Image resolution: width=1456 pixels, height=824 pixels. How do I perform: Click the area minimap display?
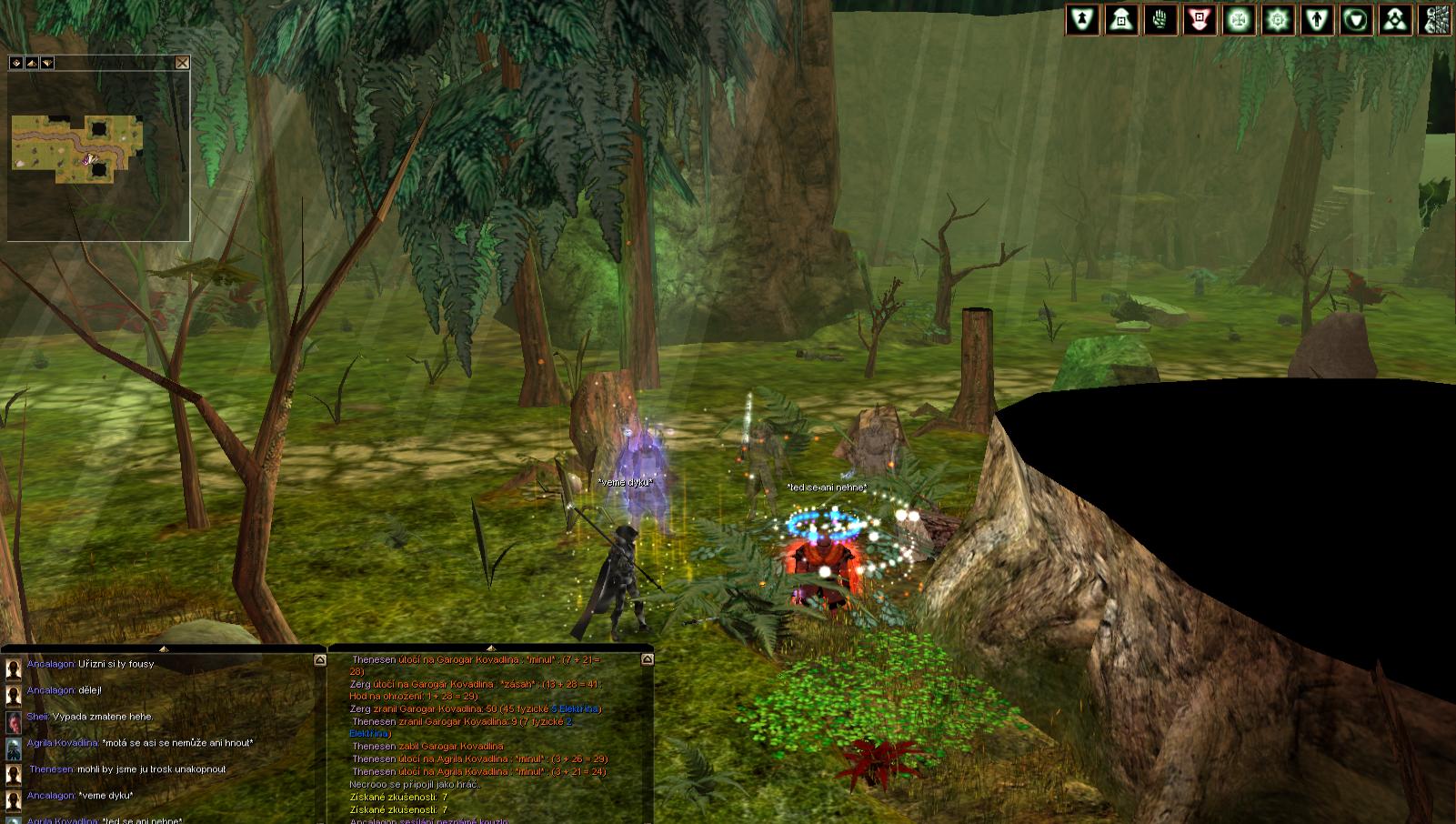[x=77, y=148]
